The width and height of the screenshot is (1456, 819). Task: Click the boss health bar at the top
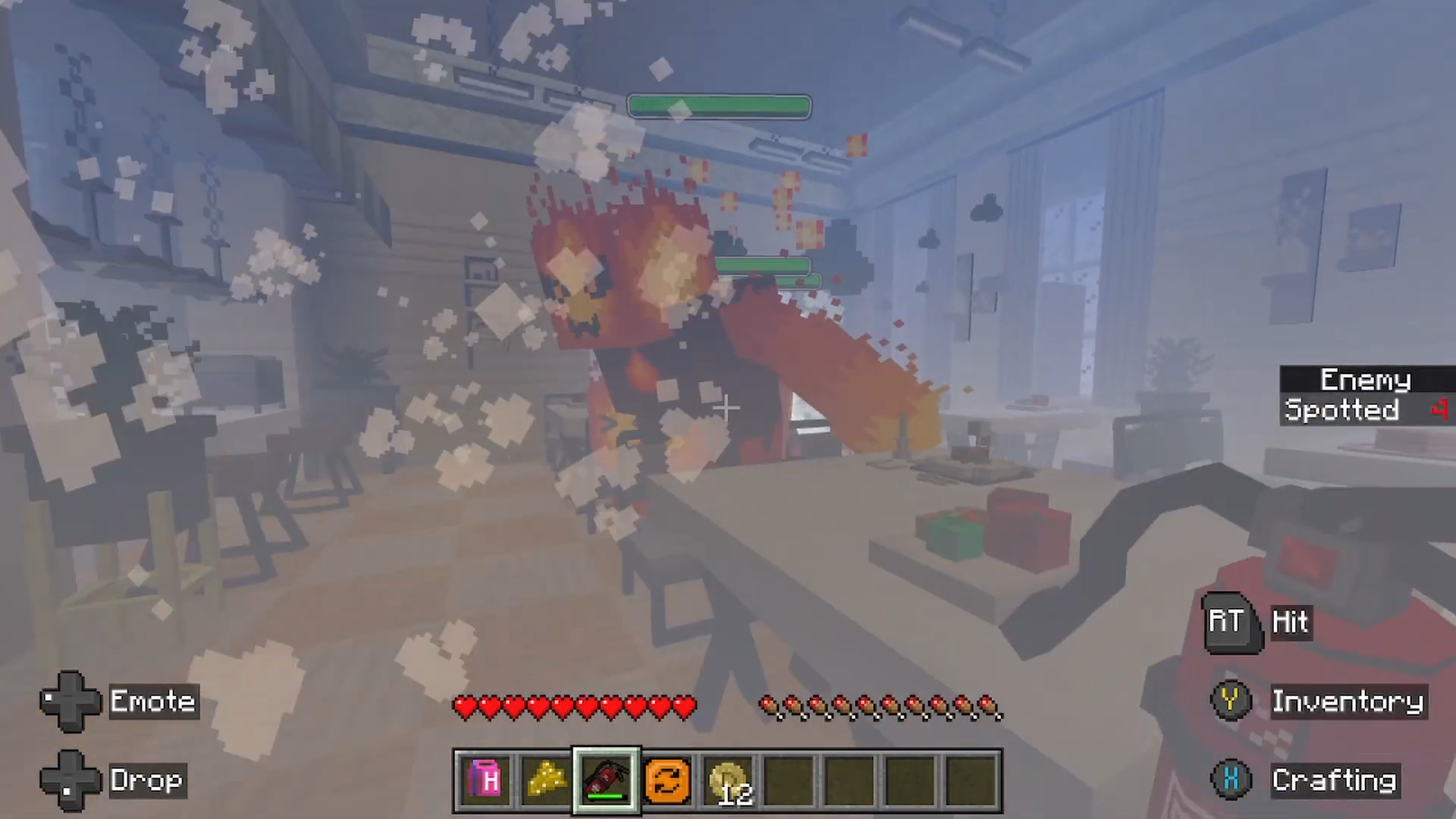719,106
